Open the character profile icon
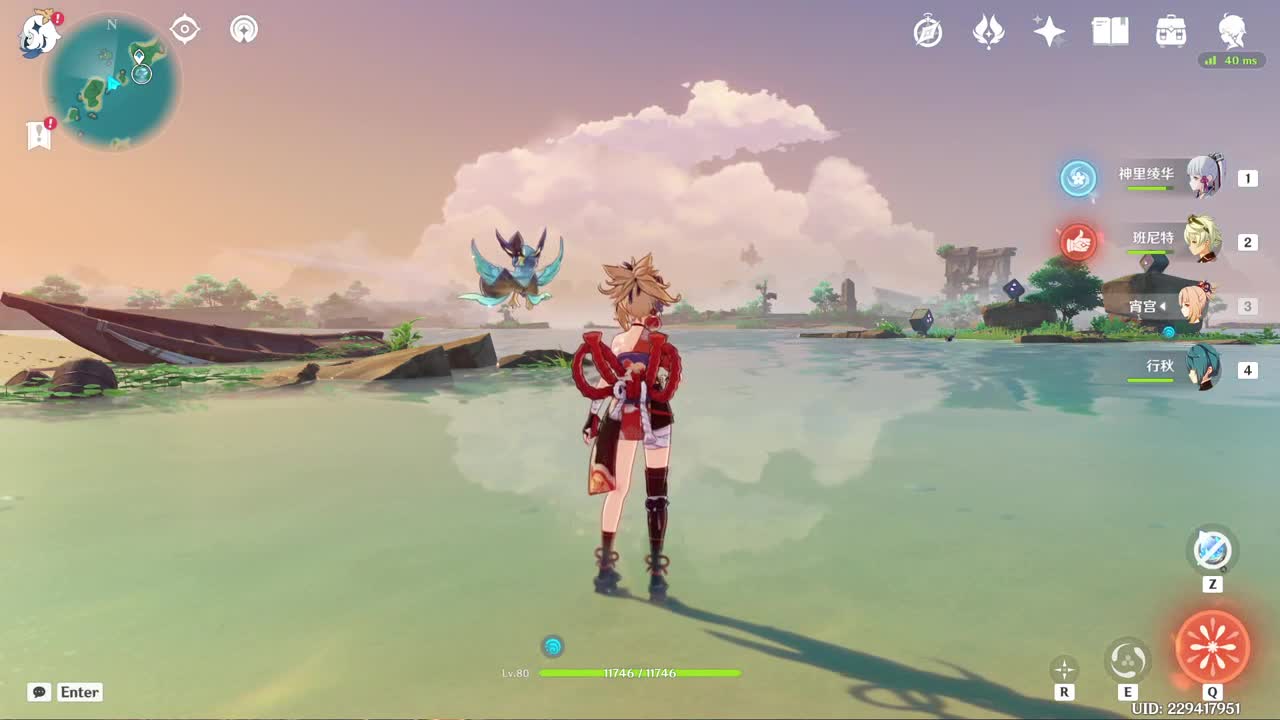1280x720 pixels. coord(1232,32)
